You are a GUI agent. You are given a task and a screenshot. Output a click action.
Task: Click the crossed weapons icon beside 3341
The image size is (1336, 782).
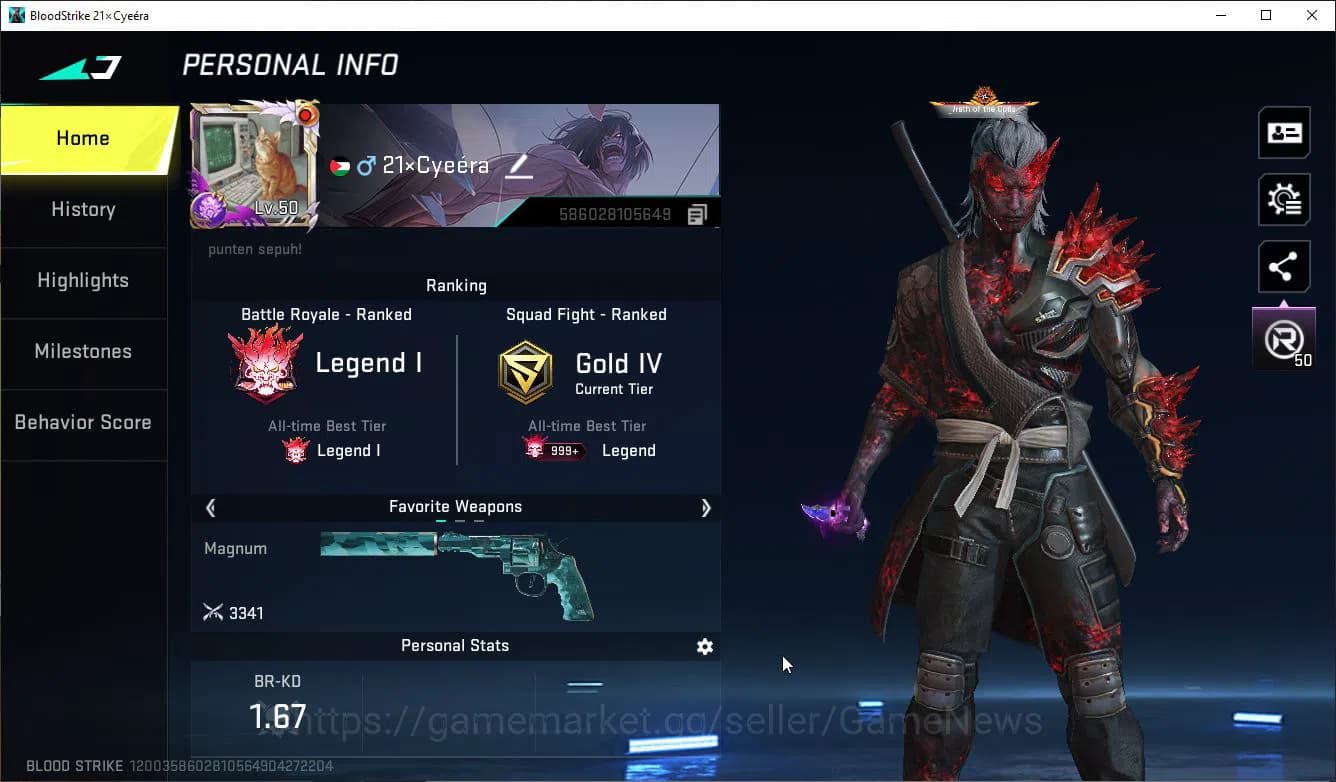[x=214, y=612]
